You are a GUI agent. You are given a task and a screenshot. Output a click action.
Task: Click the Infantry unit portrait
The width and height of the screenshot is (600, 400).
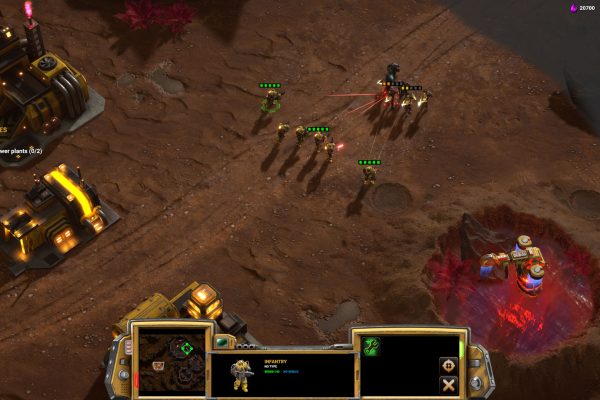point(241,374)
